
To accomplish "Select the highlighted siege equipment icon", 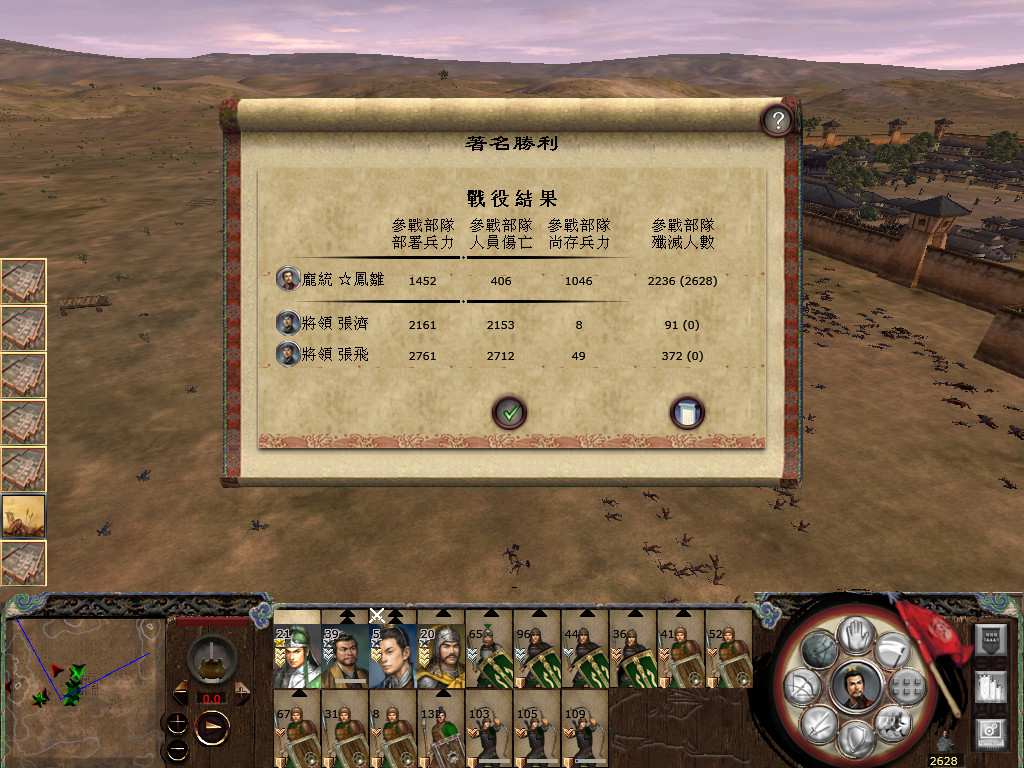I will pyautogui.click(x=24, y=516).
